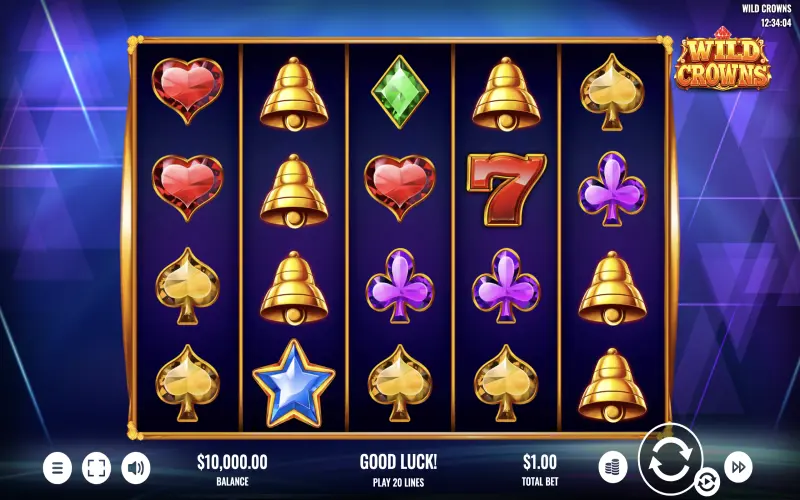
Task: Toggle fullscreen mode
Action: pyautogui.click(x=96, y=467)
